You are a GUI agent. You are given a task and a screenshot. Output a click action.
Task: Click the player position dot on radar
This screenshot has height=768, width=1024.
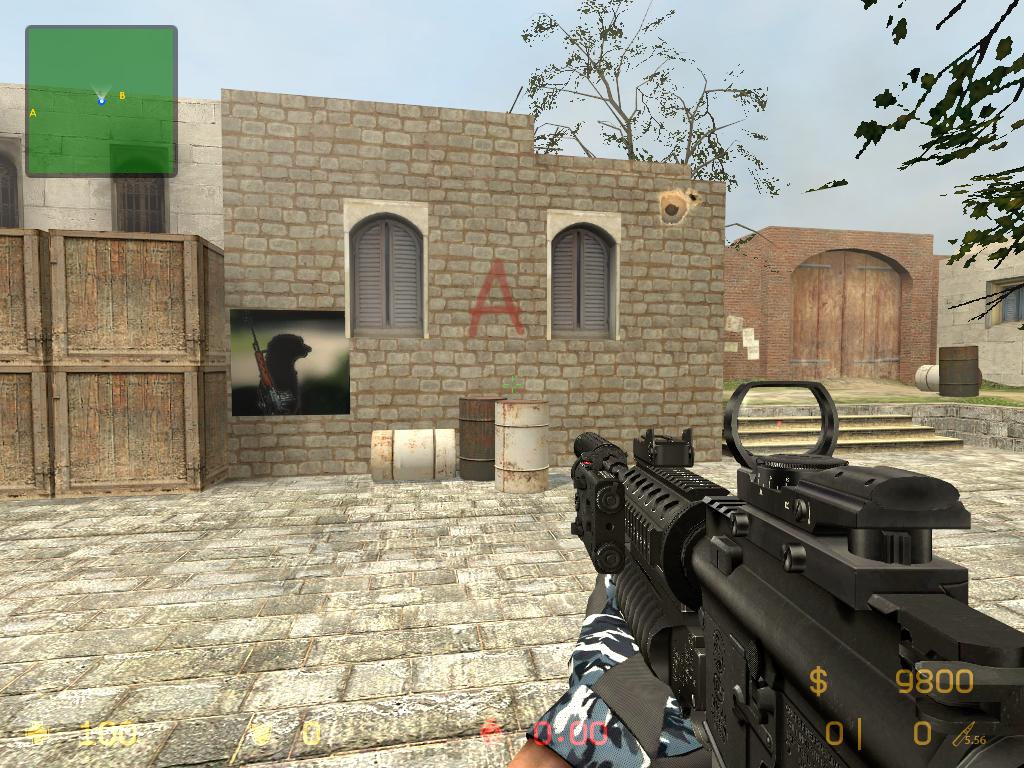pos(101,100)
